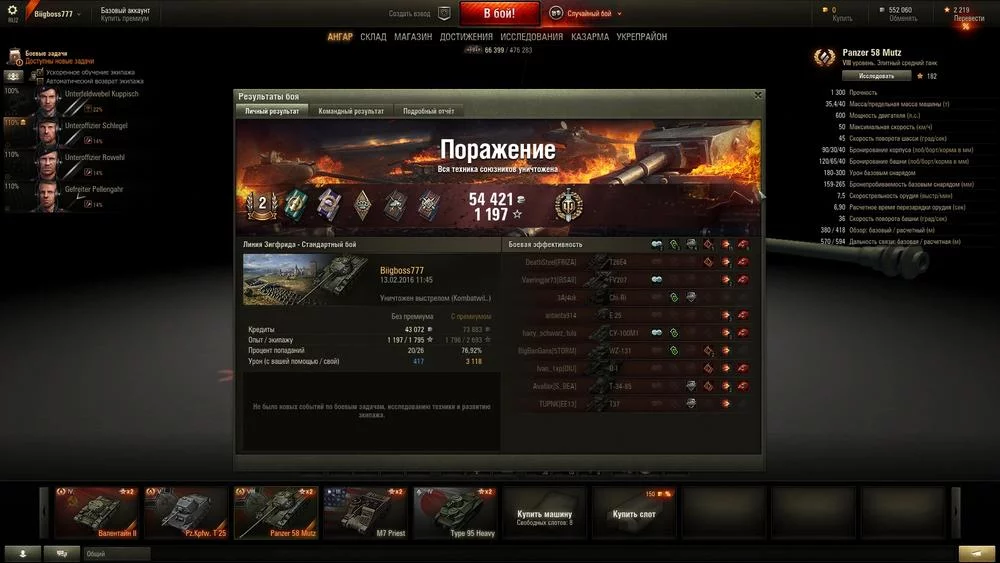Select crew member Unterfeldwebel Kuppisch
The image size is (1000, 563).
tap(72, 100)
